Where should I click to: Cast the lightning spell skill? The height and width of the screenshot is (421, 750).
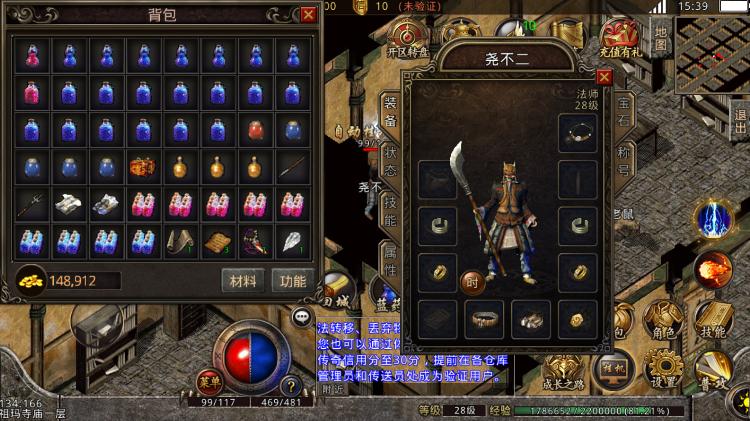click(715, 221)
